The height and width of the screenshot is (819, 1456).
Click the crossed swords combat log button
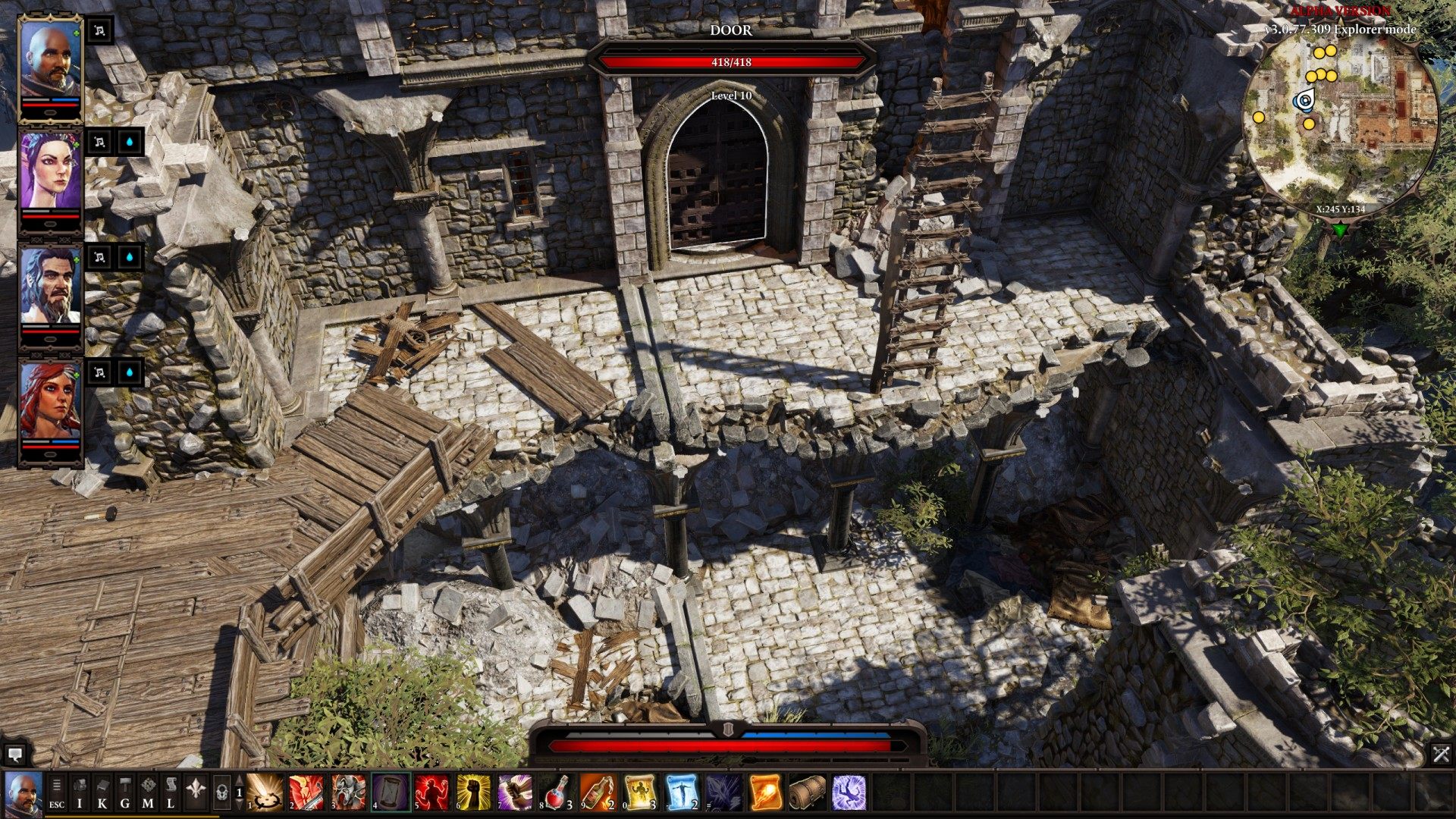[1441, 754]
